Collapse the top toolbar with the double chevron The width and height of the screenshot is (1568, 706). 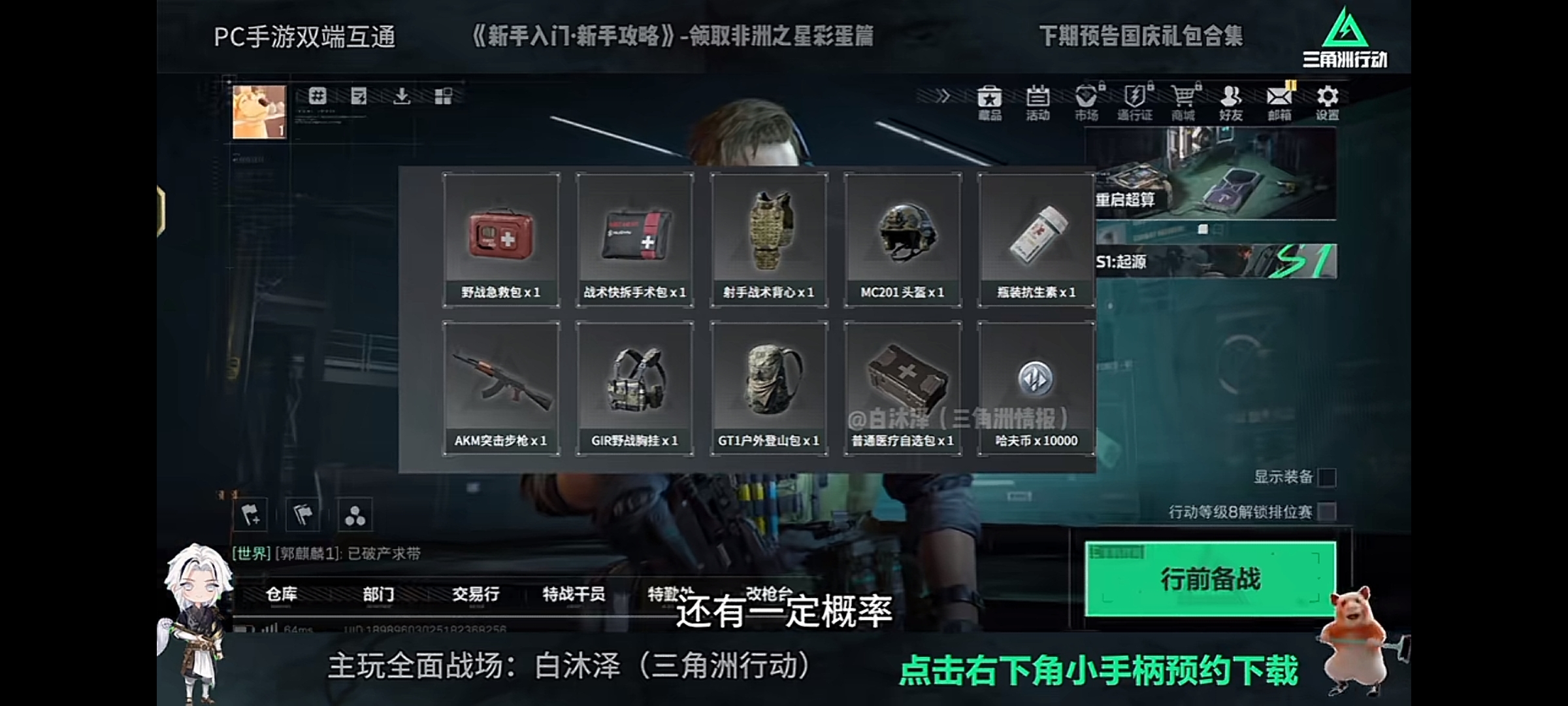(943, 95)
